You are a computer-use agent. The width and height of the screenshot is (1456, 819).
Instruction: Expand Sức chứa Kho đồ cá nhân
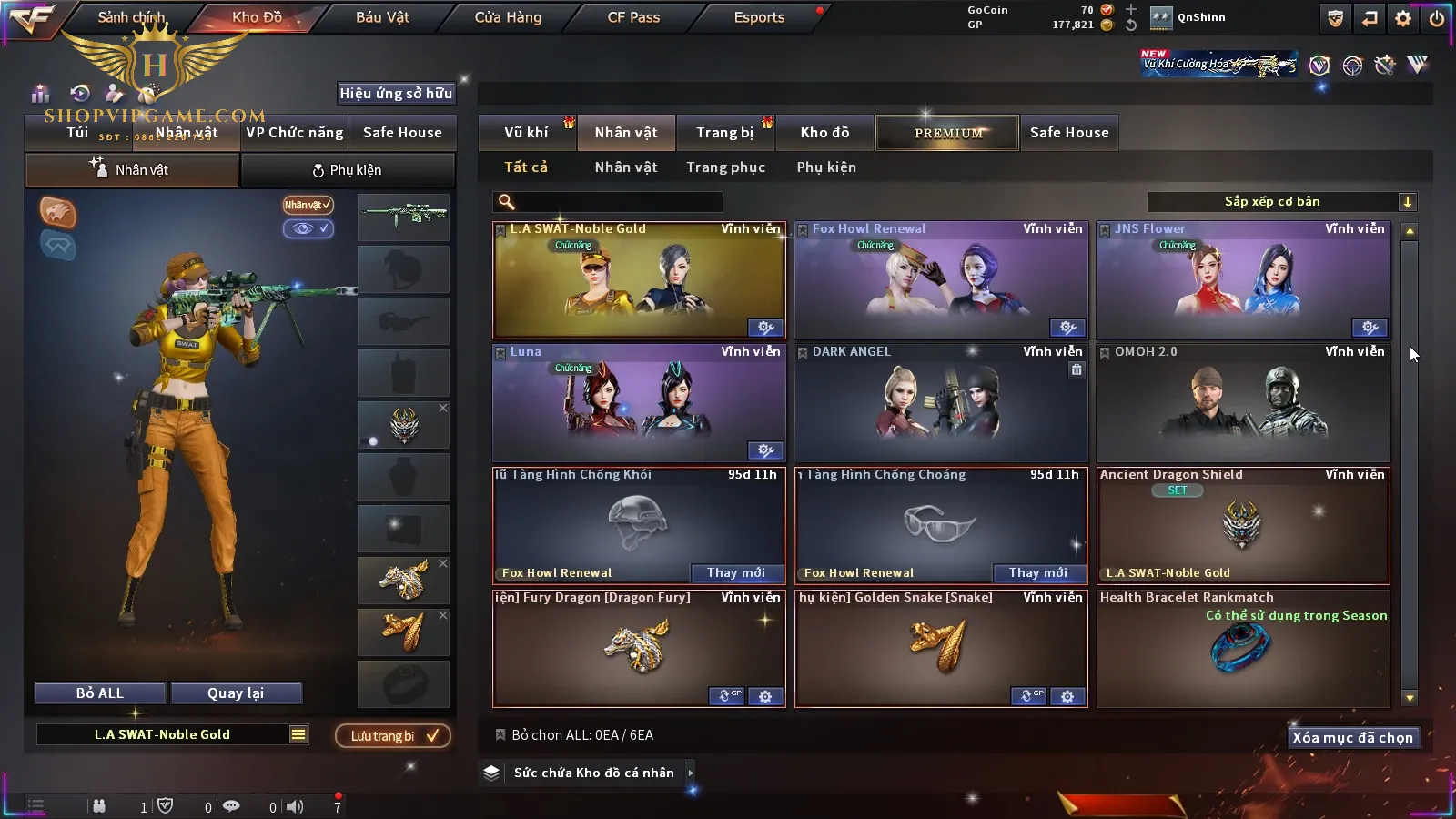(593, 773)
